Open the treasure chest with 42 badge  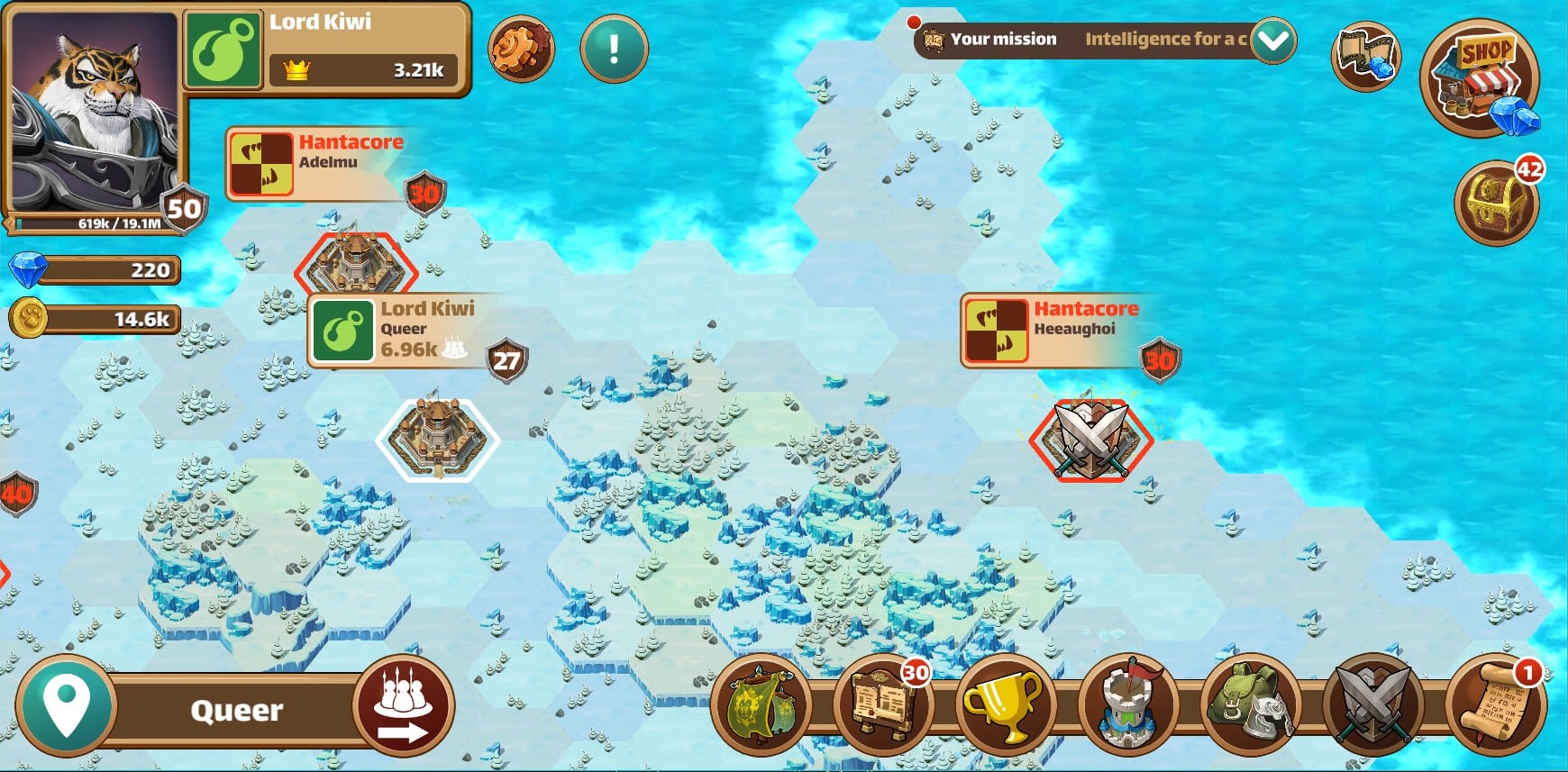click(1497, 204)
